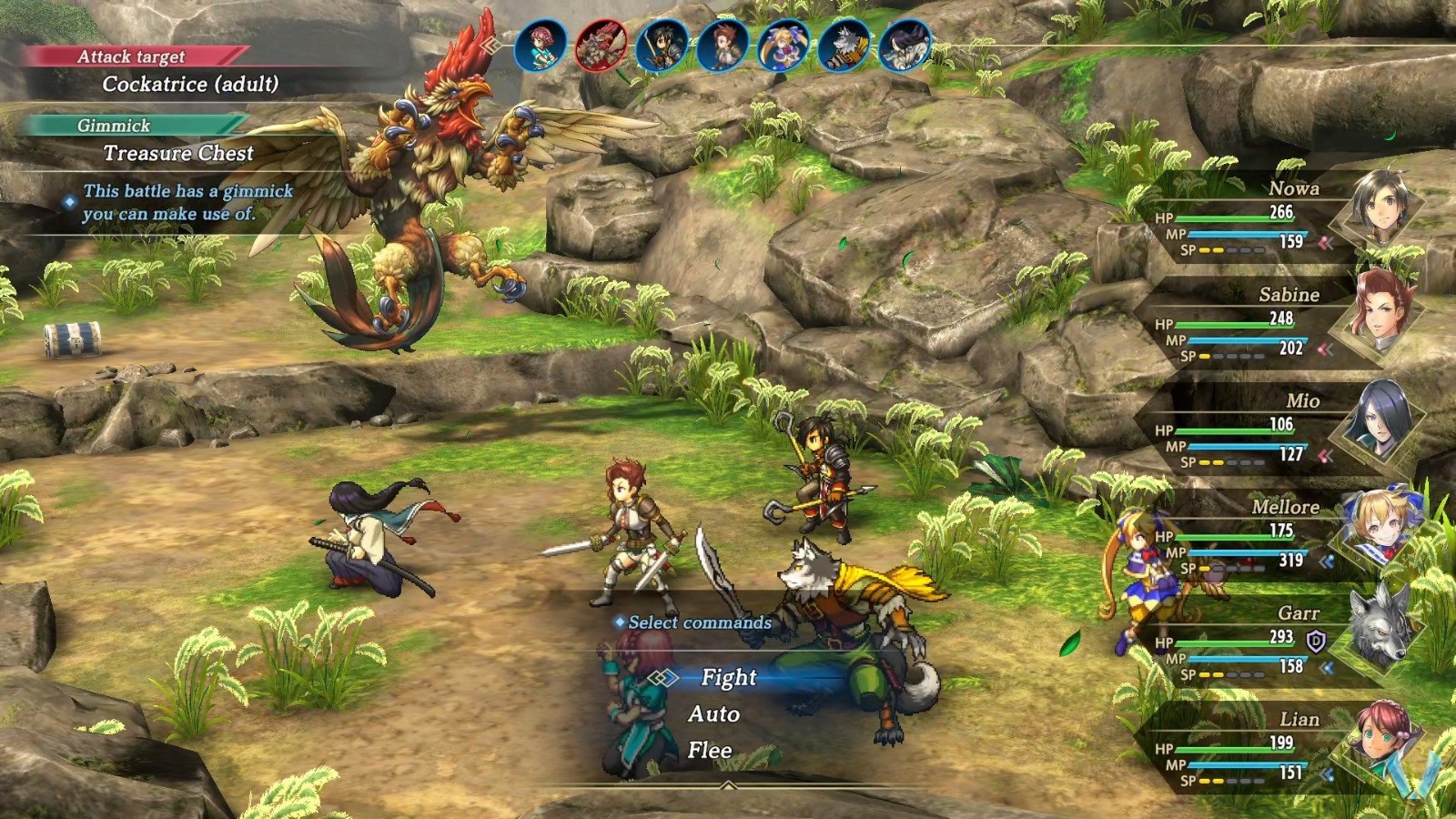Screen dimensions: 1456x819
Task: Click the Treasure Chest gimmick label
Action: click(x=178, y=154)
